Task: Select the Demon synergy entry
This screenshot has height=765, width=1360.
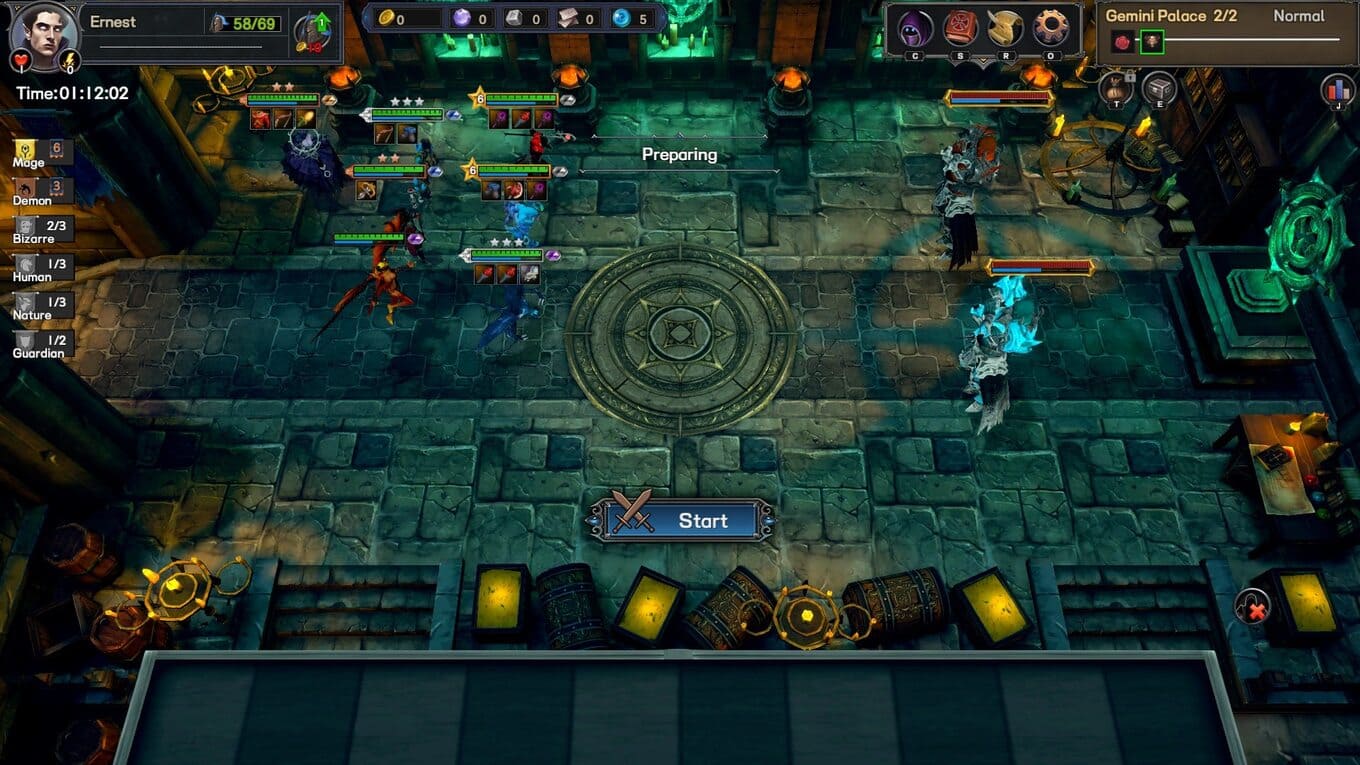Action: (42, 190)
